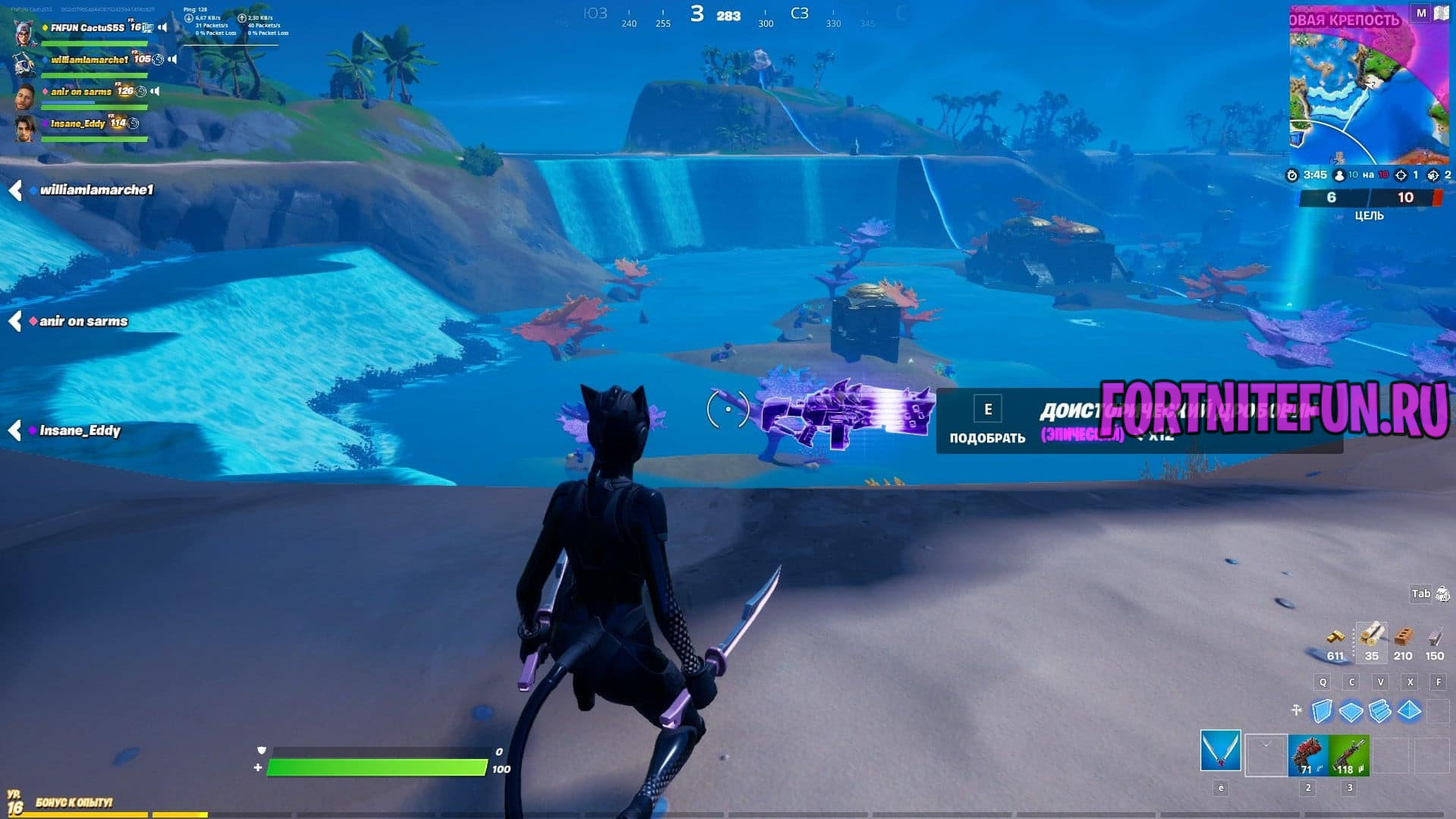Viewport: 1456px width, 819px height.
Task: Select squad member anir on sarms in team list
Action: point(80,92)
